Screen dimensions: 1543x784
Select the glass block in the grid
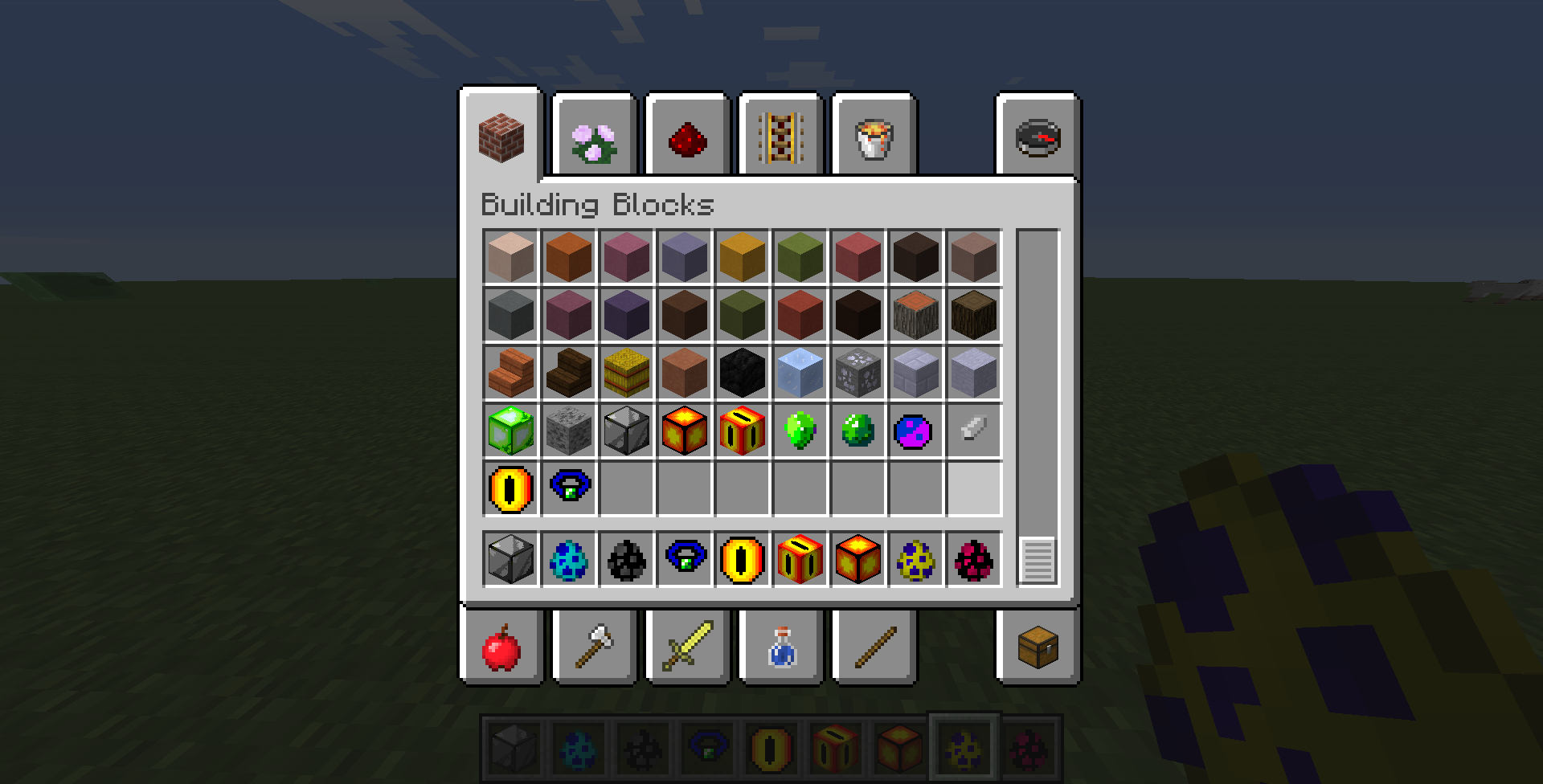(x=627, y=431)
